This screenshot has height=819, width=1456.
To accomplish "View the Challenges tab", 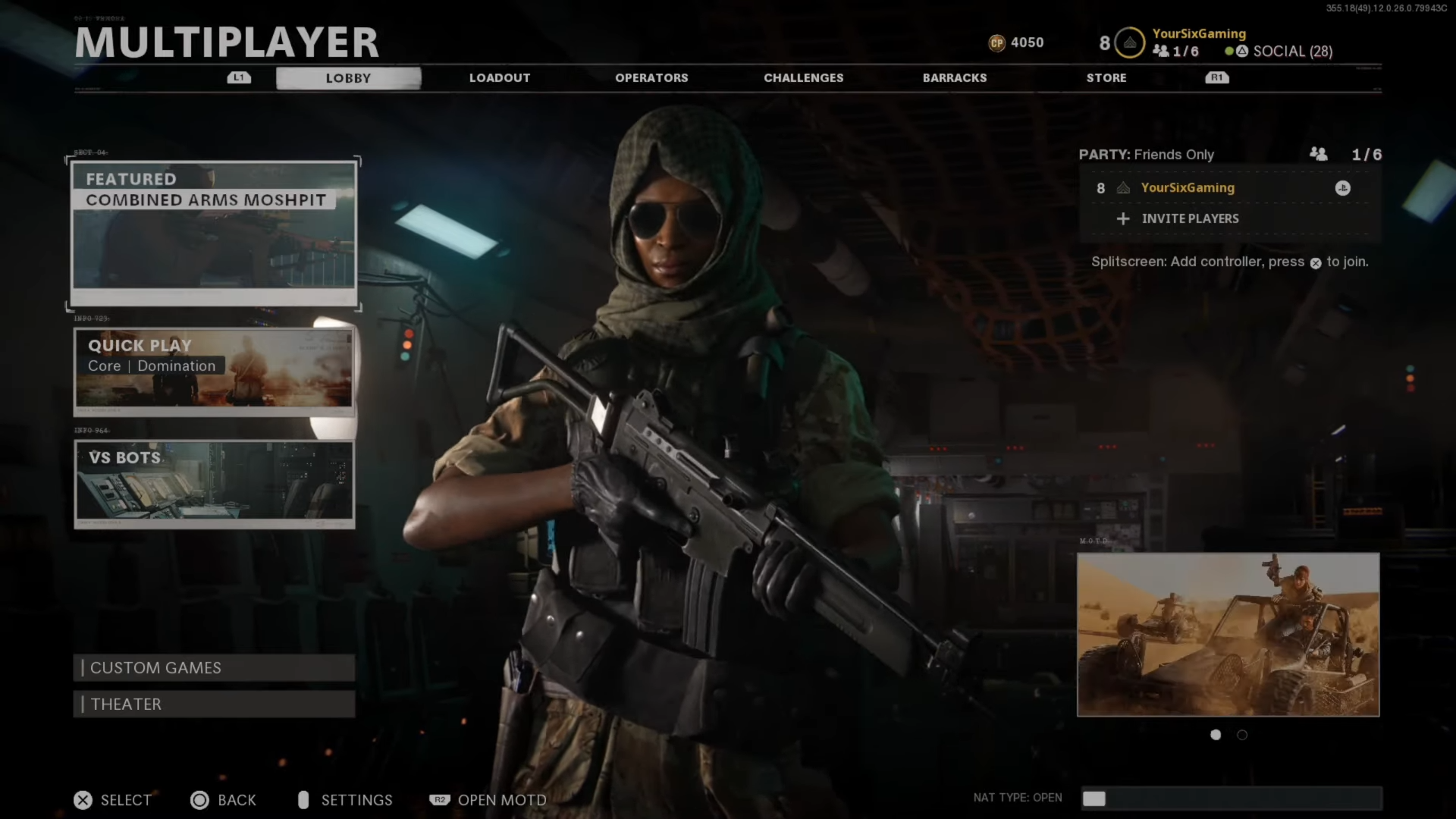I will pos(803,78).
